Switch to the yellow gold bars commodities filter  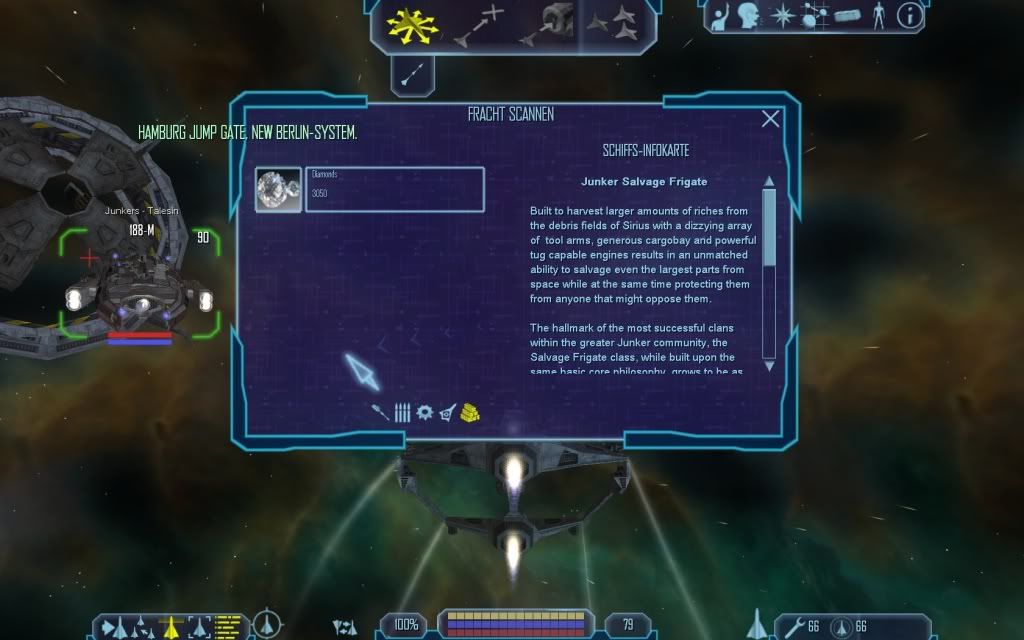(x=471, y=412)
